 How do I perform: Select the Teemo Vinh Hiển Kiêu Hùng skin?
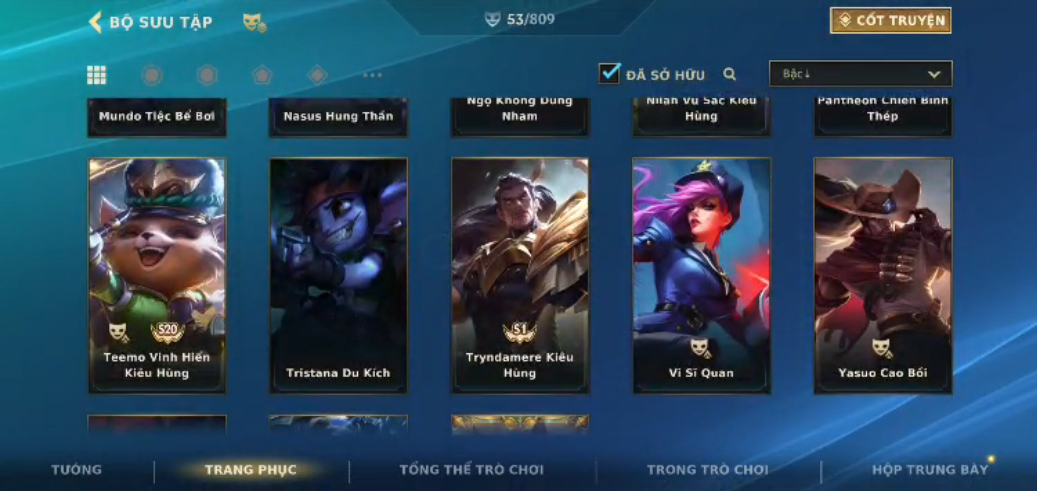[157, 275]
